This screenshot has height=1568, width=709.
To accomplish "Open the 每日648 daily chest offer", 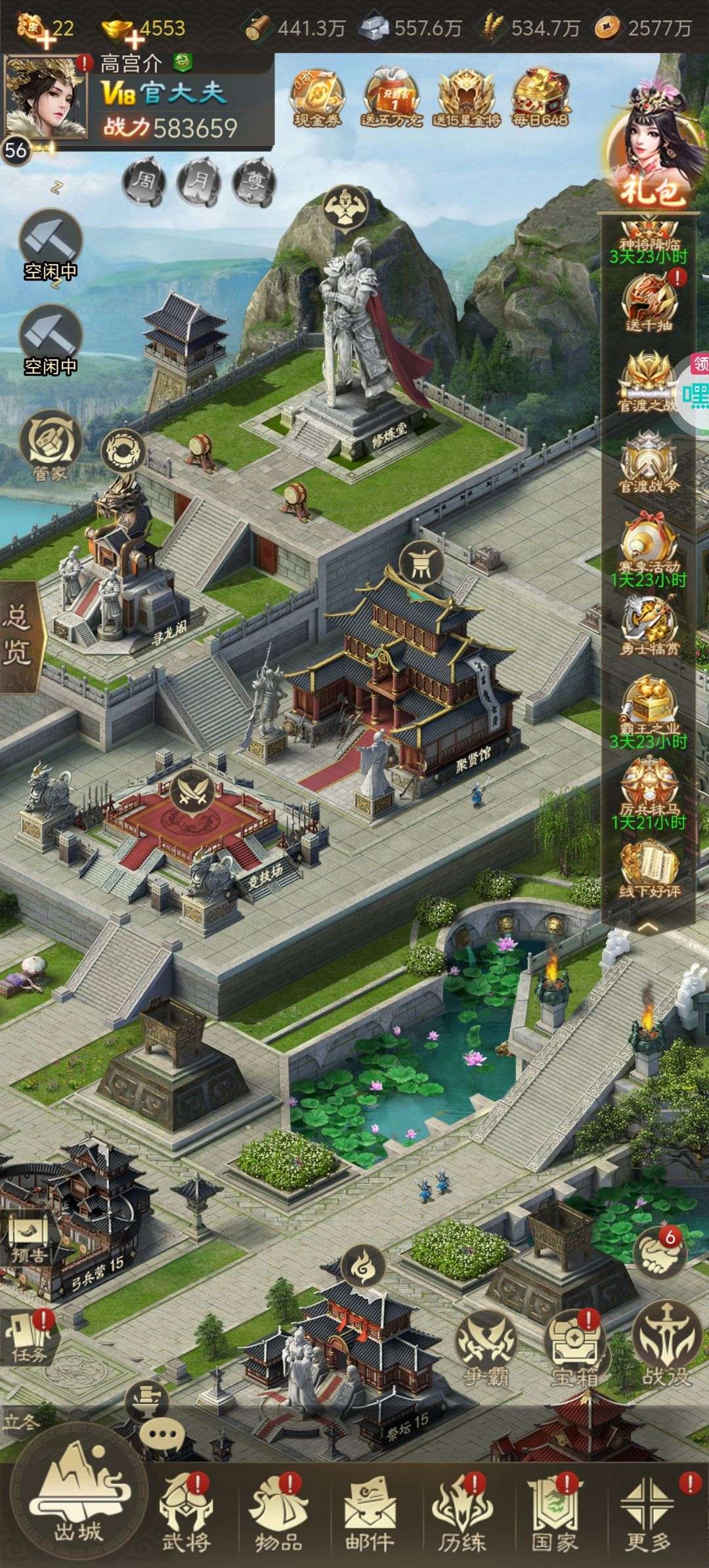I will tap(540, 98).
